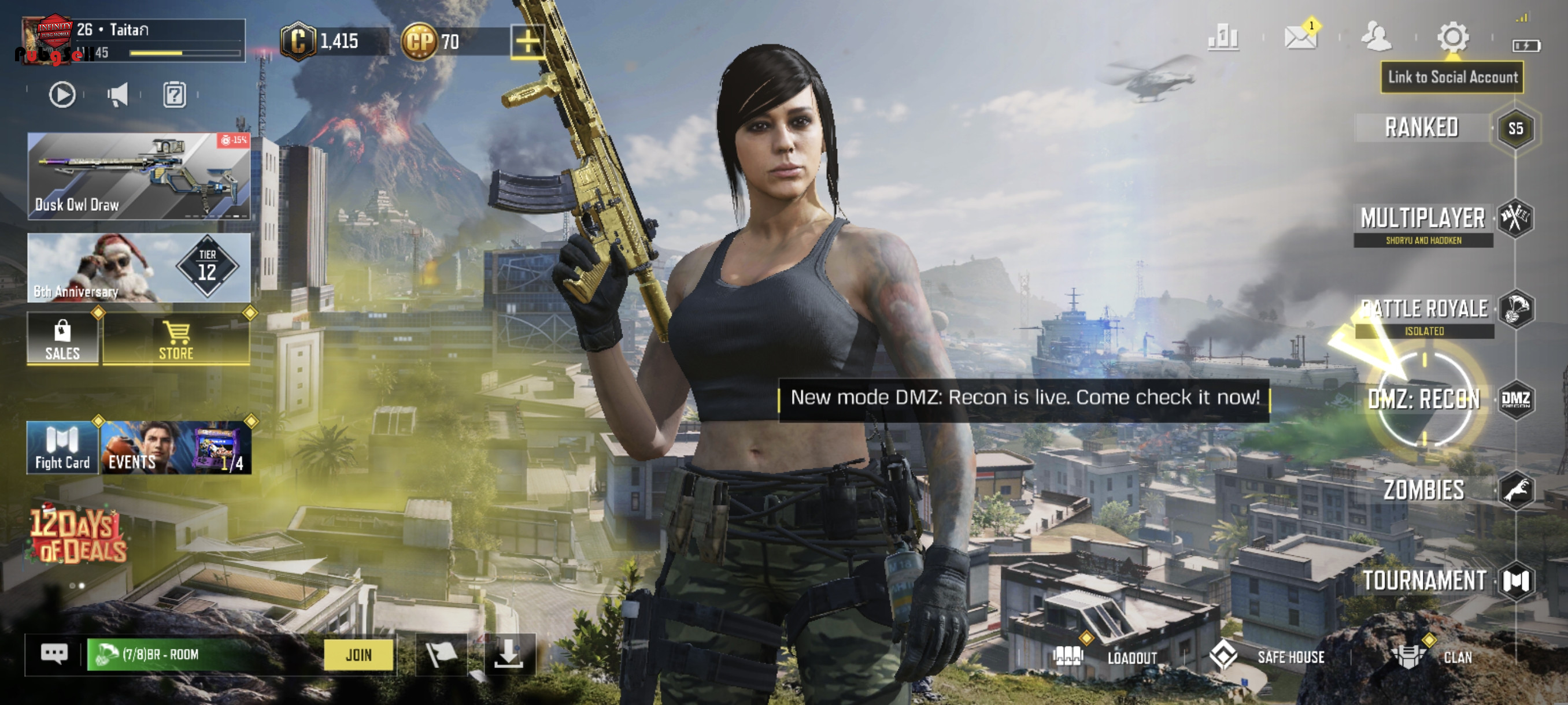Open the friends list icon
The width and height of the screenshot is (1568, 705).
1375,38
